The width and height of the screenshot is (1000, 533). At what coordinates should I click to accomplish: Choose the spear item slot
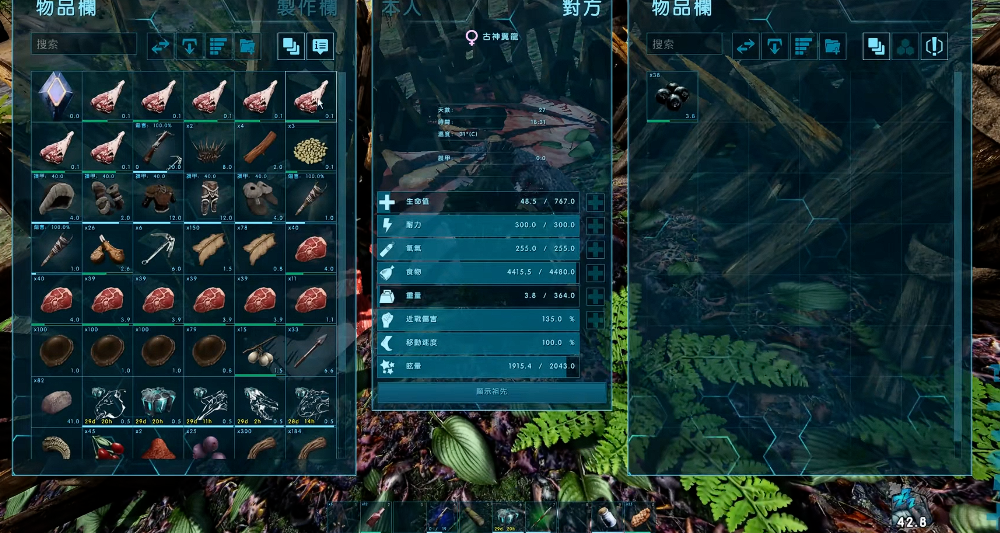pos(311,351)
